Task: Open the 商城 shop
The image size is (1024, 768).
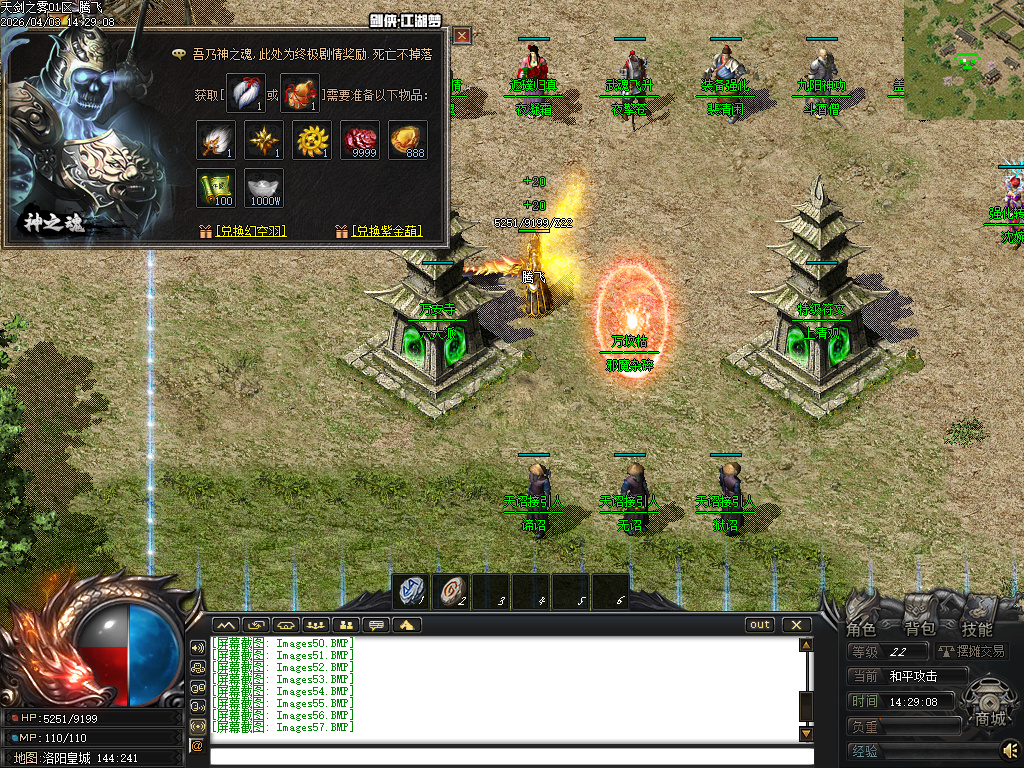Action: tap(990, 718)
